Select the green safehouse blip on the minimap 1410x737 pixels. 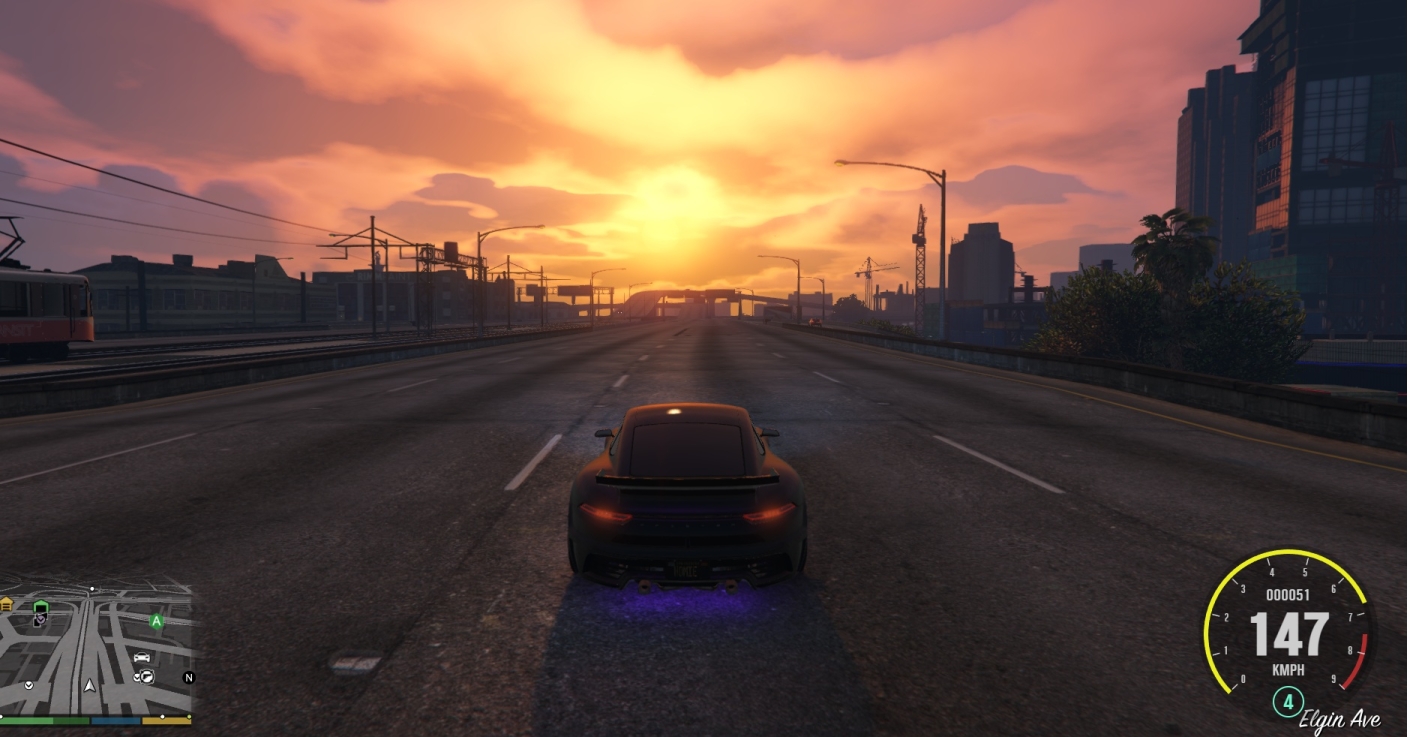[x=41, y=607]
